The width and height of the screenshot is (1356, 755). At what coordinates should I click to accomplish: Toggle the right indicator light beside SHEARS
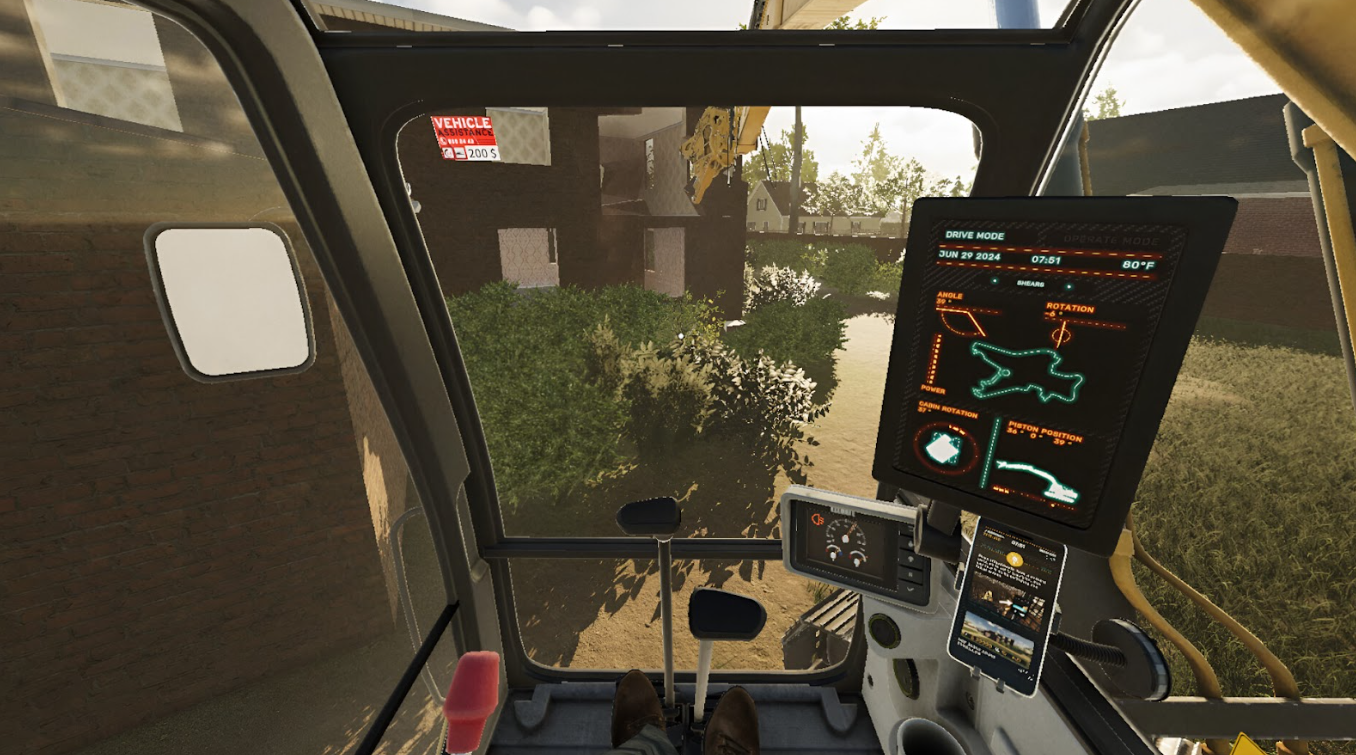pos(1068,287)
